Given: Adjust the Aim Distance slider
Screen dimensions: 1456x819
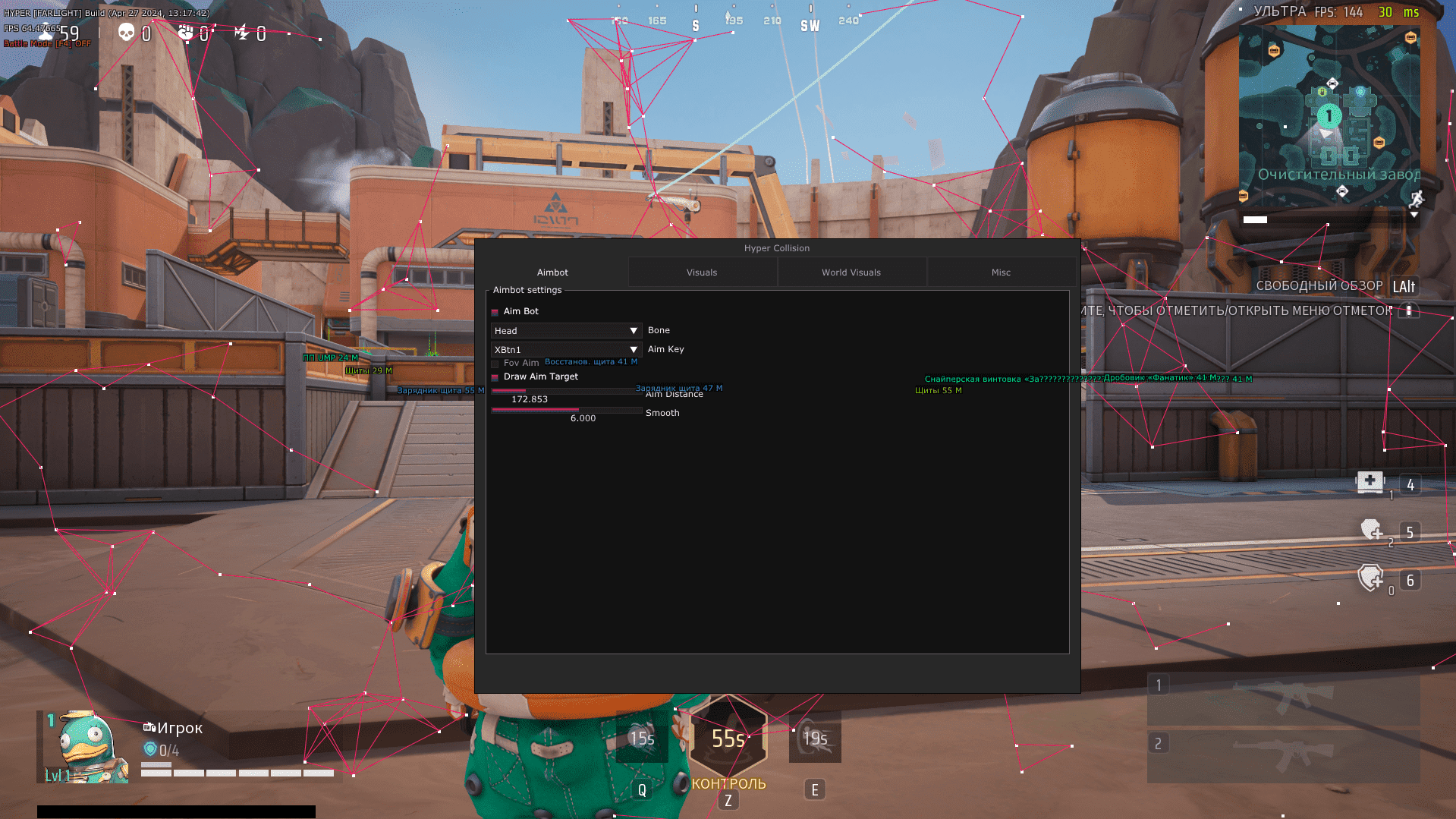Looking at the screenshot, I should point(565,390).
